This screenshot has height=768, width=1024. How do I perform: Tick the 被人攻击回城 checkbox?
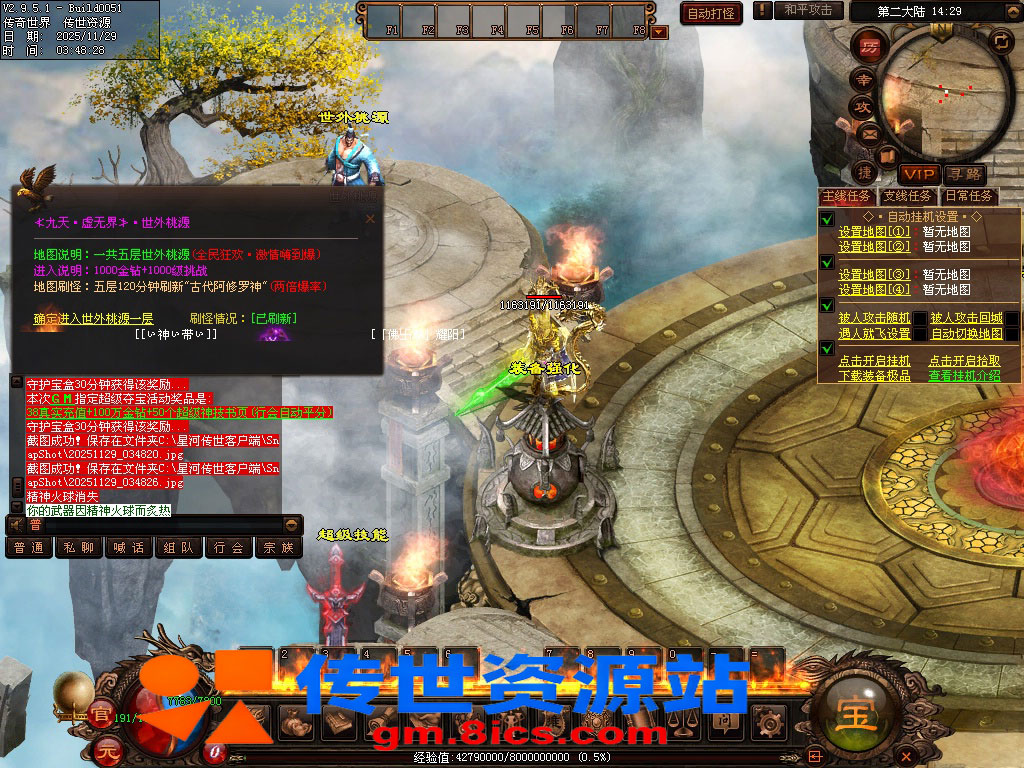[1012, 319]
